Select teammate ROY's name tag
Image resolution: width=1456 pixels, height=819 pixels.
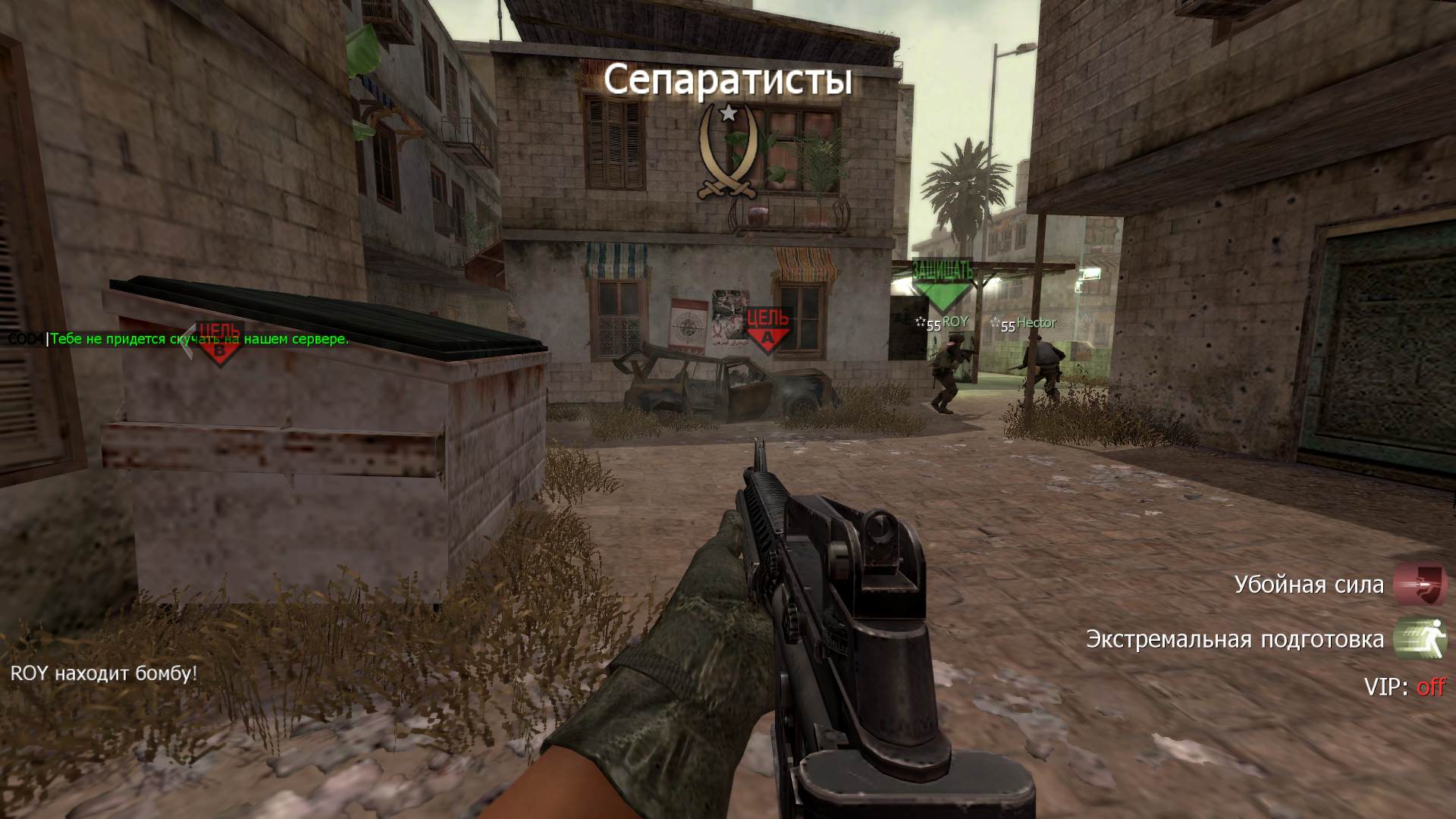click(x=955, y=322)
